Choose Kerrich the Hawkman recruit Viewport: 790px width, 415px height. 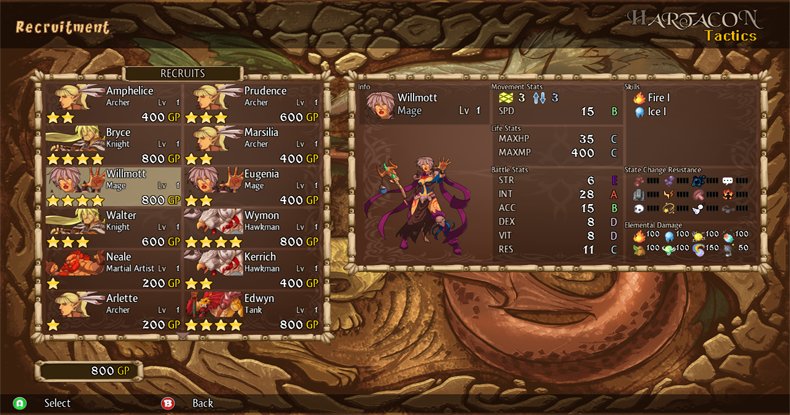click(x=252, y=269)
